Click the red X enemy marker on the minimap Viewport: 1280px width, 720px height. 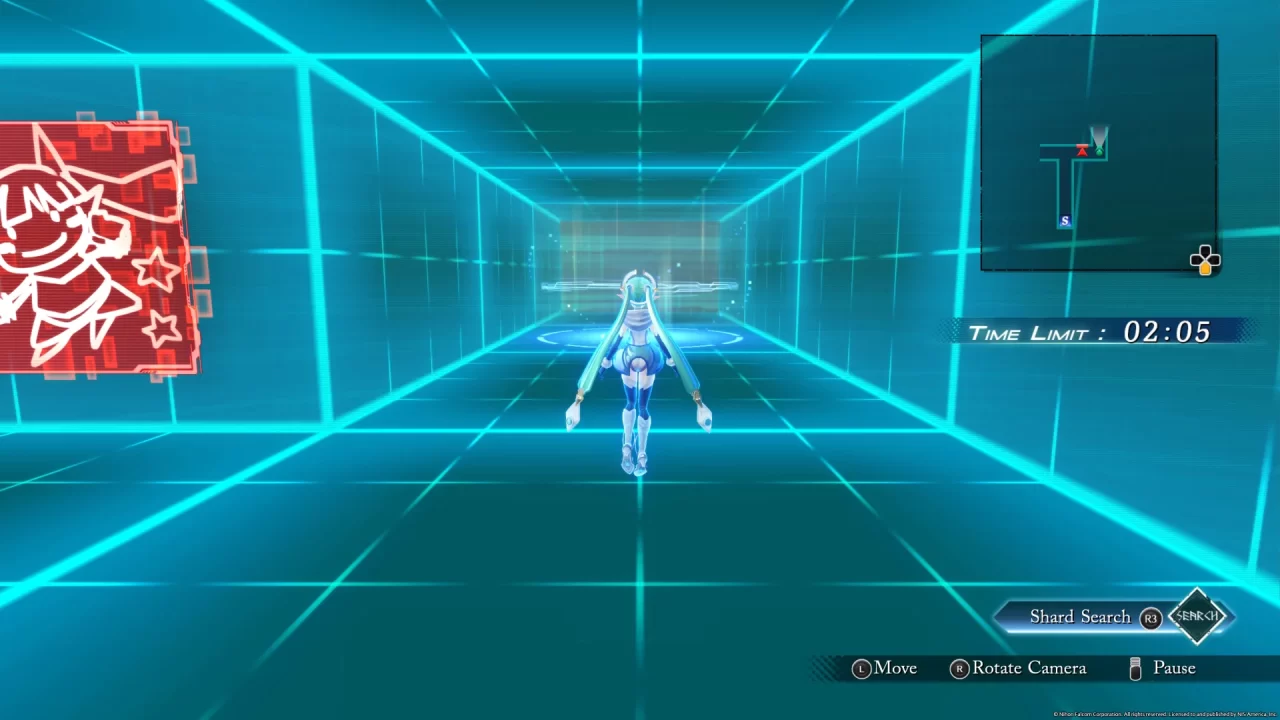[x=1083, y=150]
